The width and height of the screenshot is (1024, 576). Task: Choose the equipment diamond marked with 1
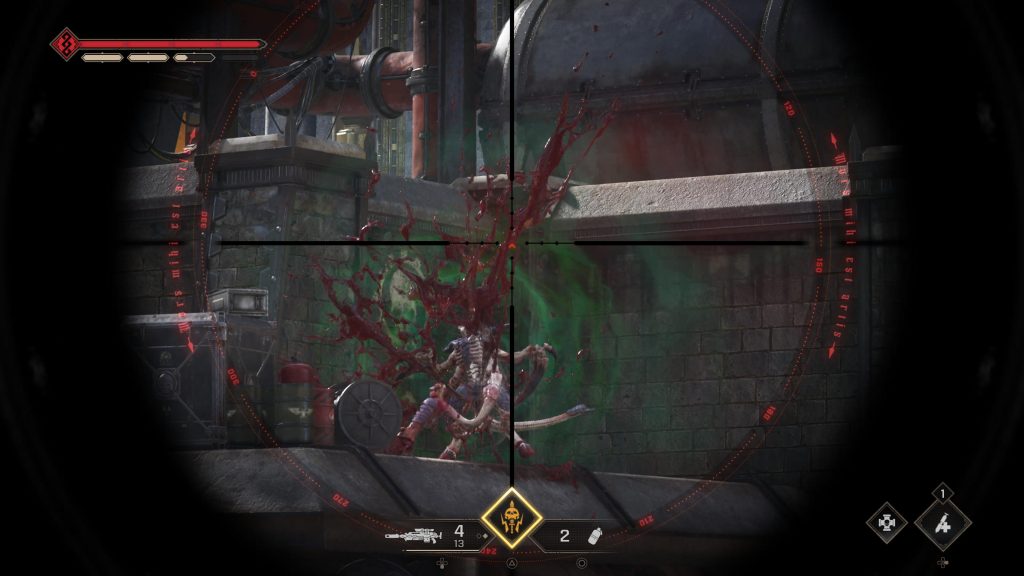tap(943, 522)
